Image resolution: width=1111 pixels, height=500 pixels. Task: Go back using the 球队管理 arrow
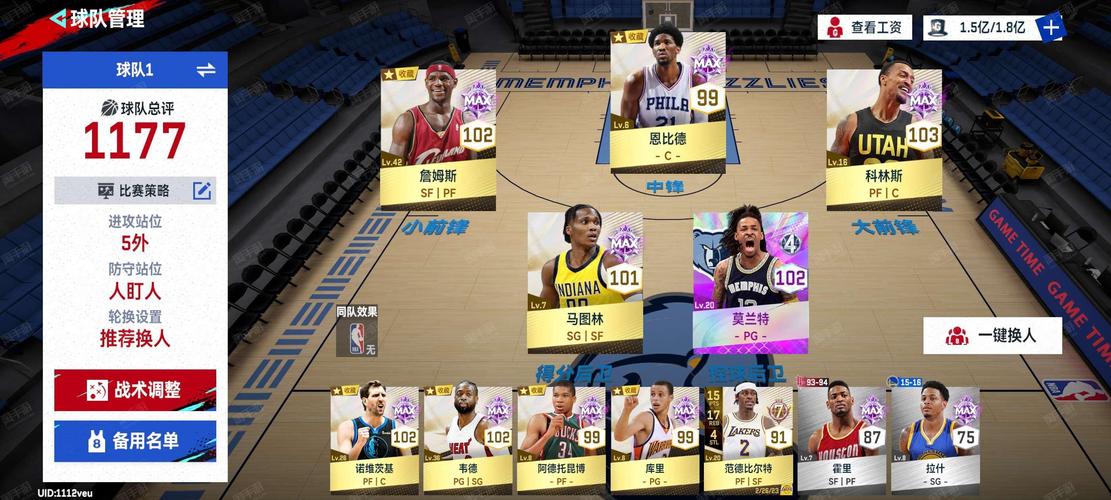pos(58,18)
